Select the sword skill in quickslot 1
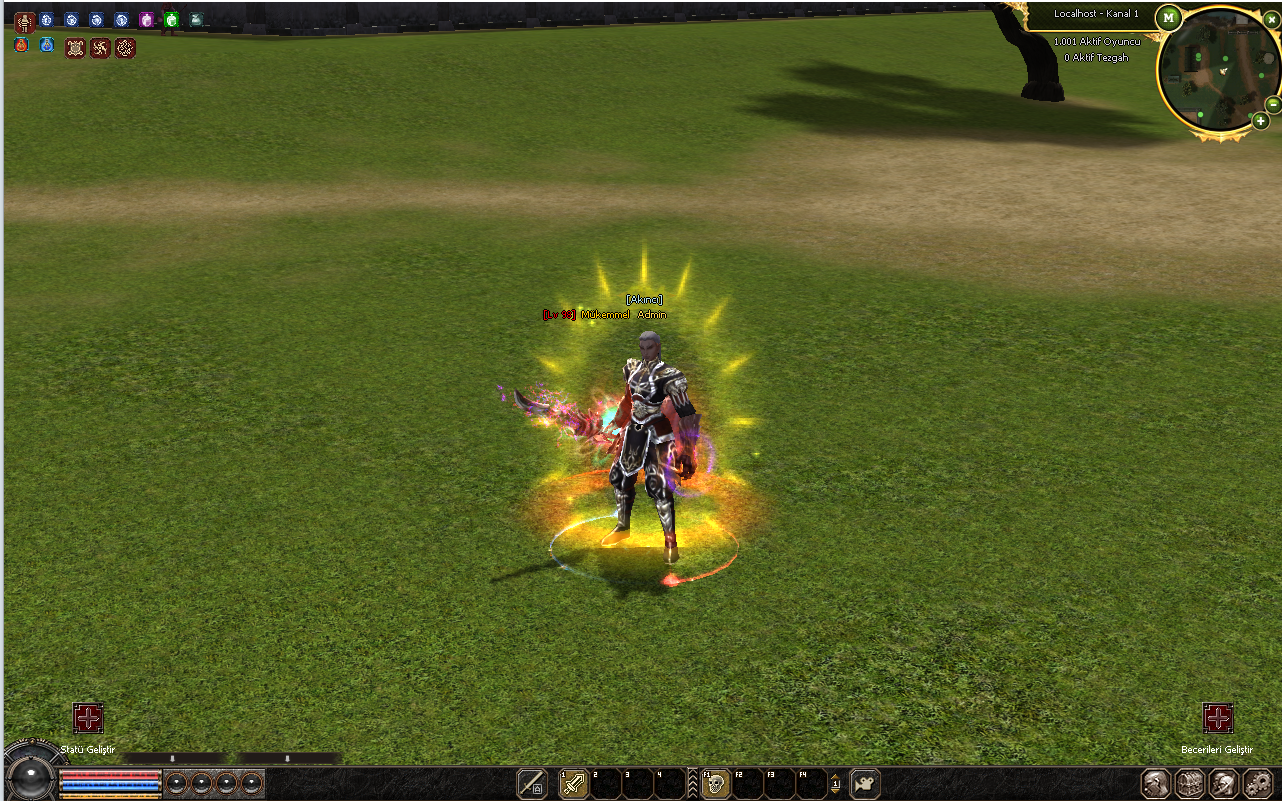The image size is (1282, 801). 573,784
